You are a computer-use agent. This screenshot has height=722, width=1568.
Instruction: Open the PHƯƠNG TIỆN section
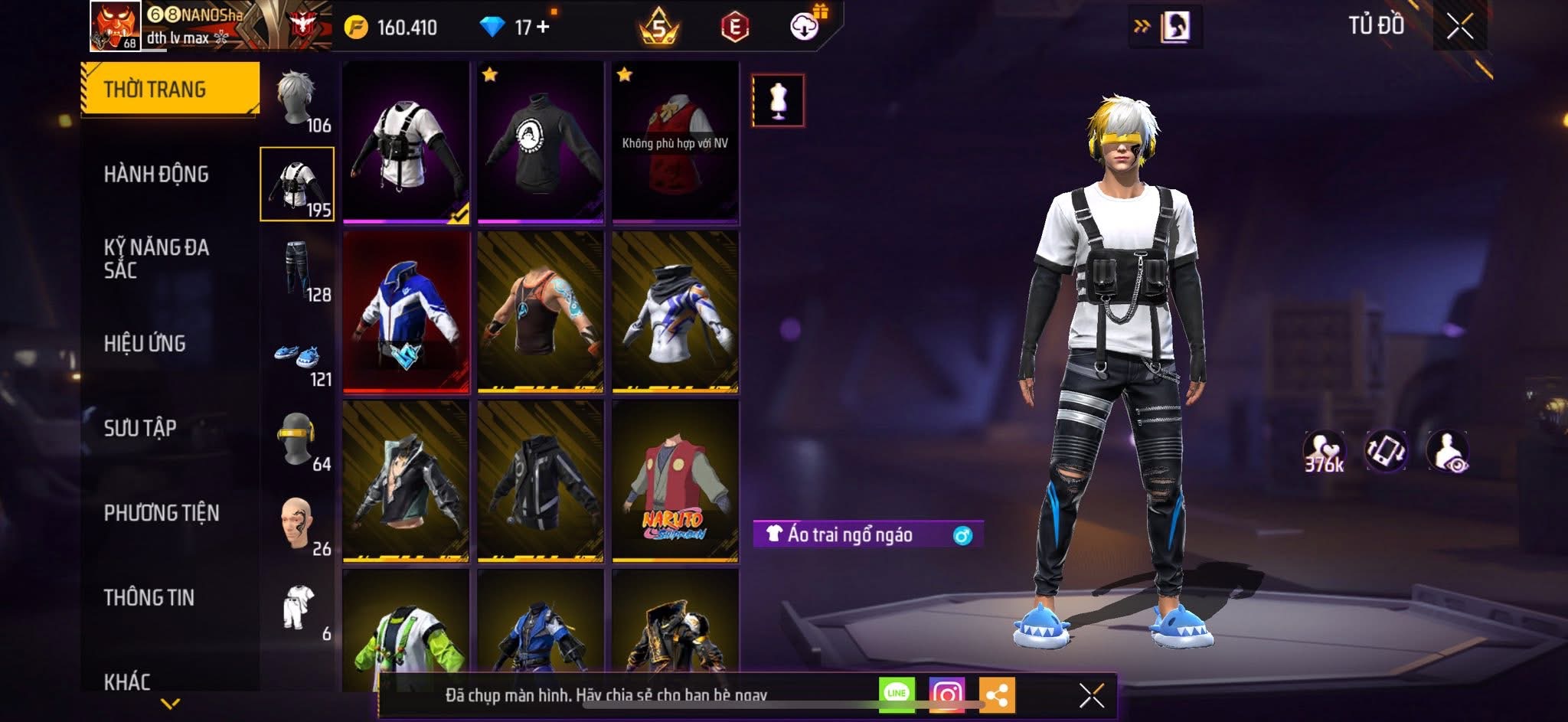pos(162,513)
